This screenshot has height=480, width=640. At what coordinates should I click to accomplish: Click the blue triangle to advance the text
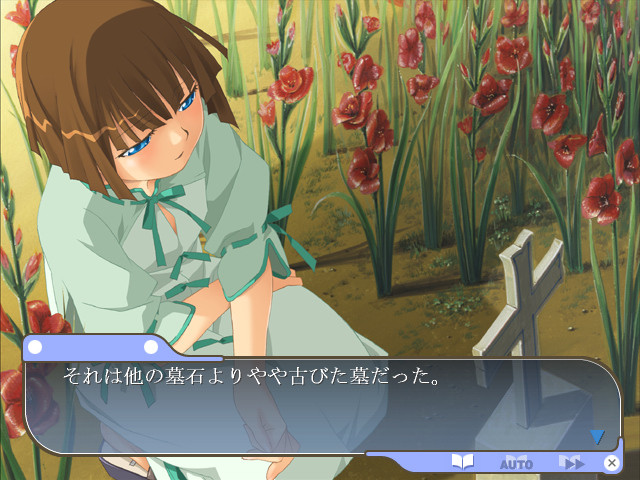[597, 436]
